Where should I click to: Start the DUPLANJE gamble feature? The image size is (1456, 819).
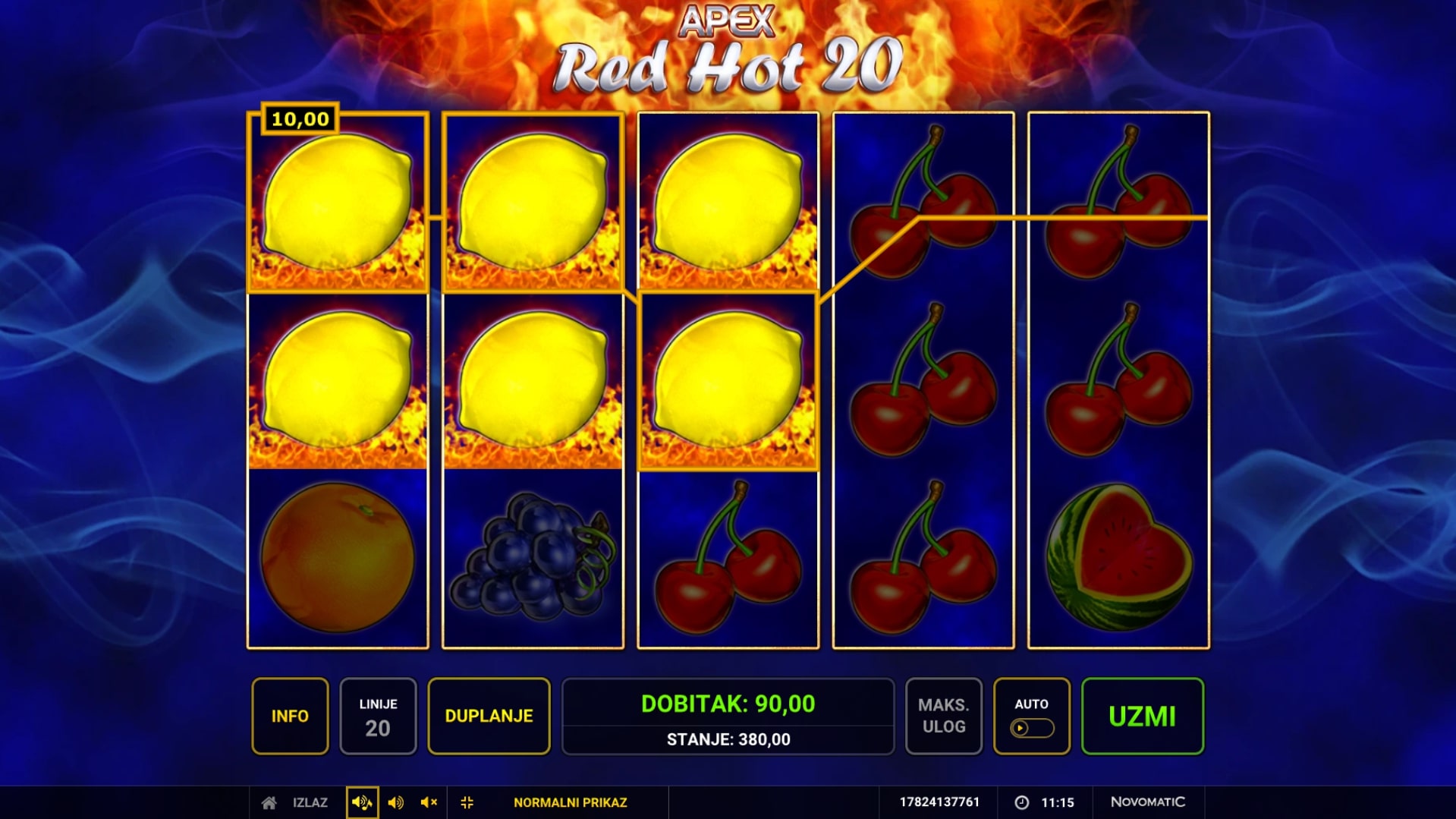coord(489,716)
